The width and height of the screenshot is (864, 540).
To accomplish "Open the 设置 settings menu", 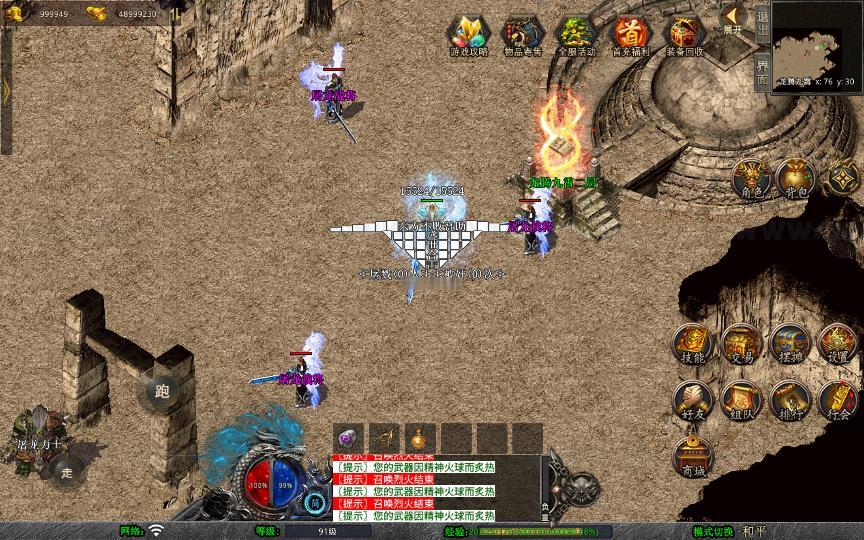I will (x=838, y=343).
